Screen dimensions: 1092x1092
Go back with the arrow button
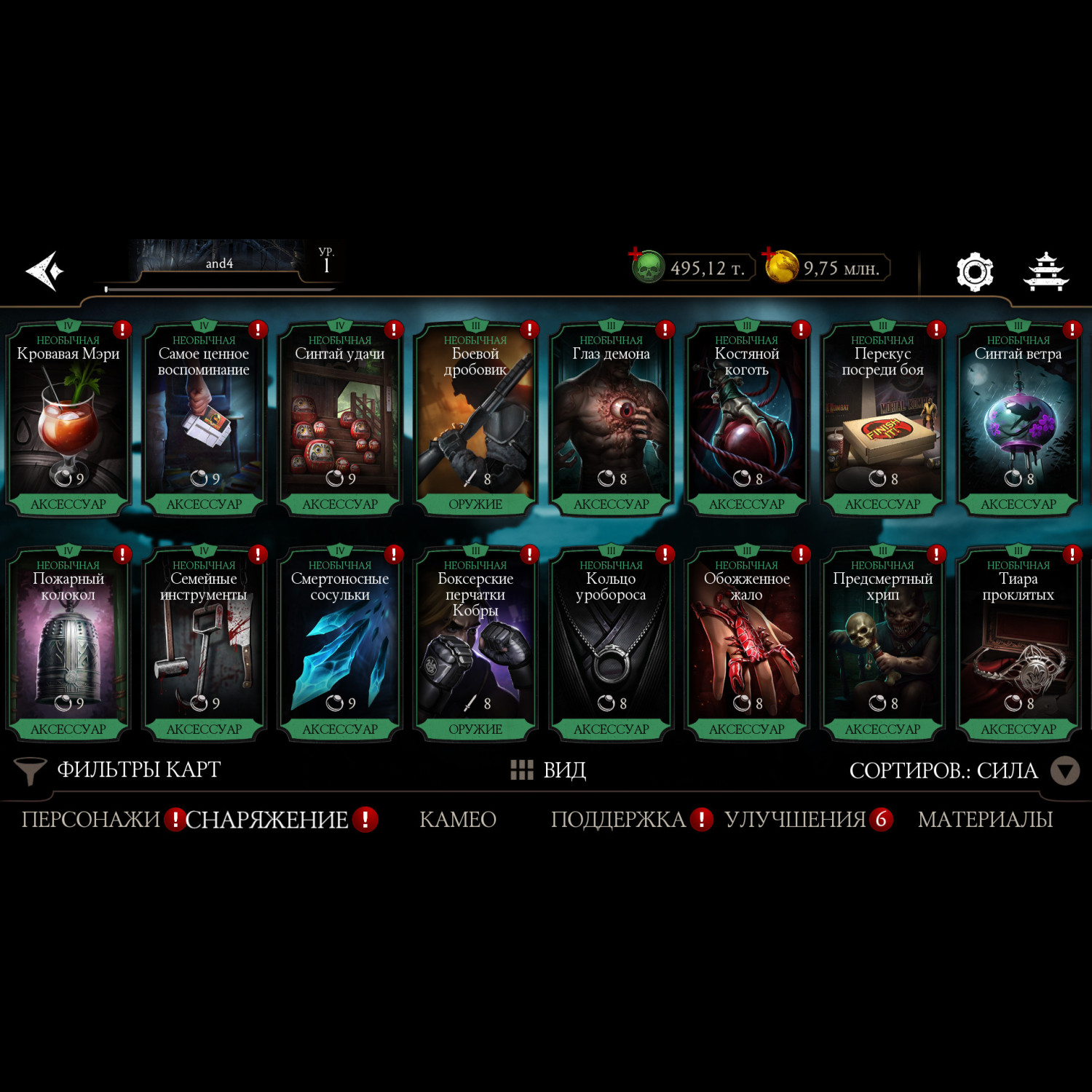coord(45,271)
